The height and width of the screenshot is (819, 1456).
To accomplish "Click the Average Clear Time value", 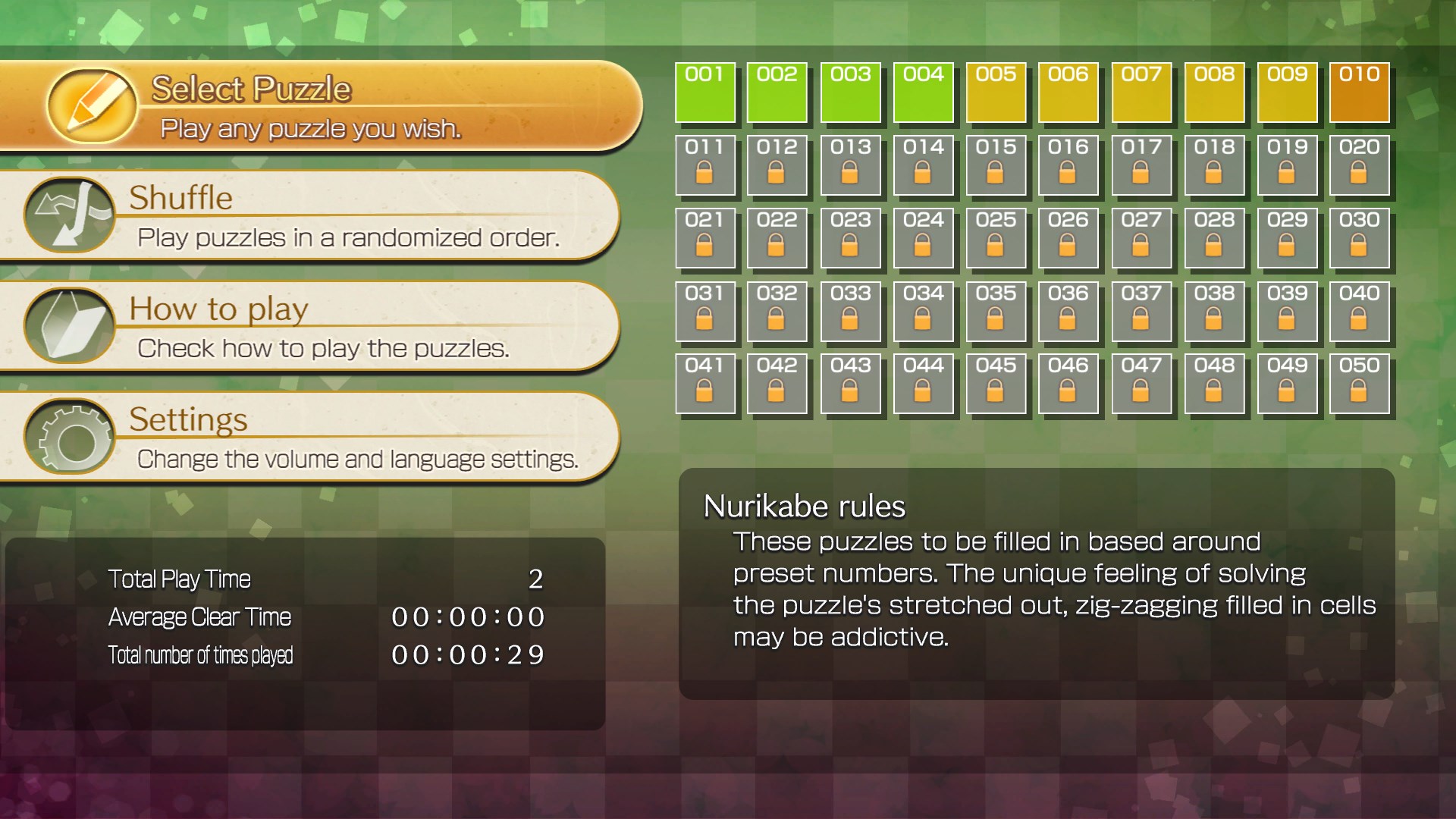I will [469, 617].
